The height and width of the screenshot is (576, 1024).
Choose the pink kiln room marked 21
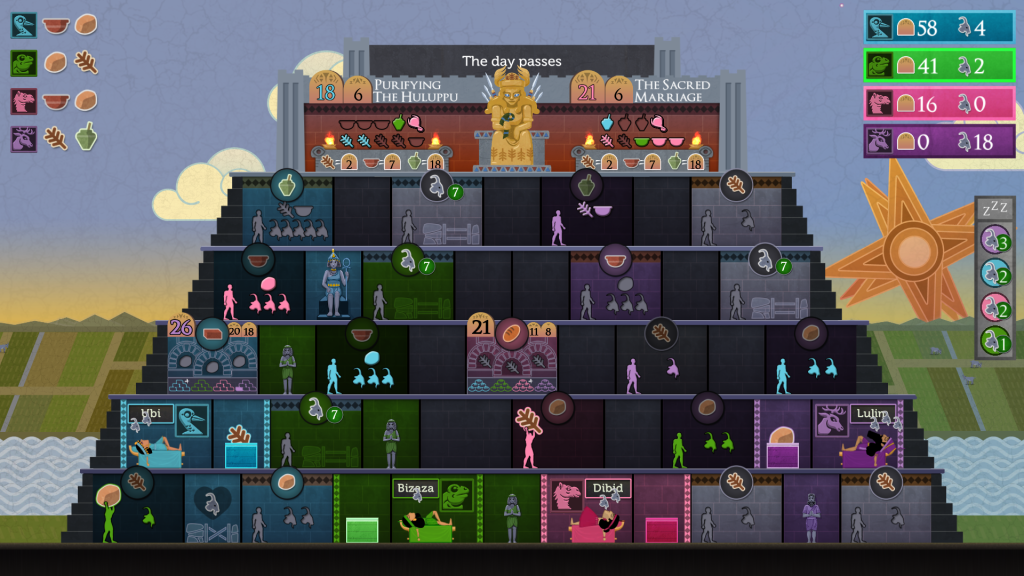coord(511,357)
